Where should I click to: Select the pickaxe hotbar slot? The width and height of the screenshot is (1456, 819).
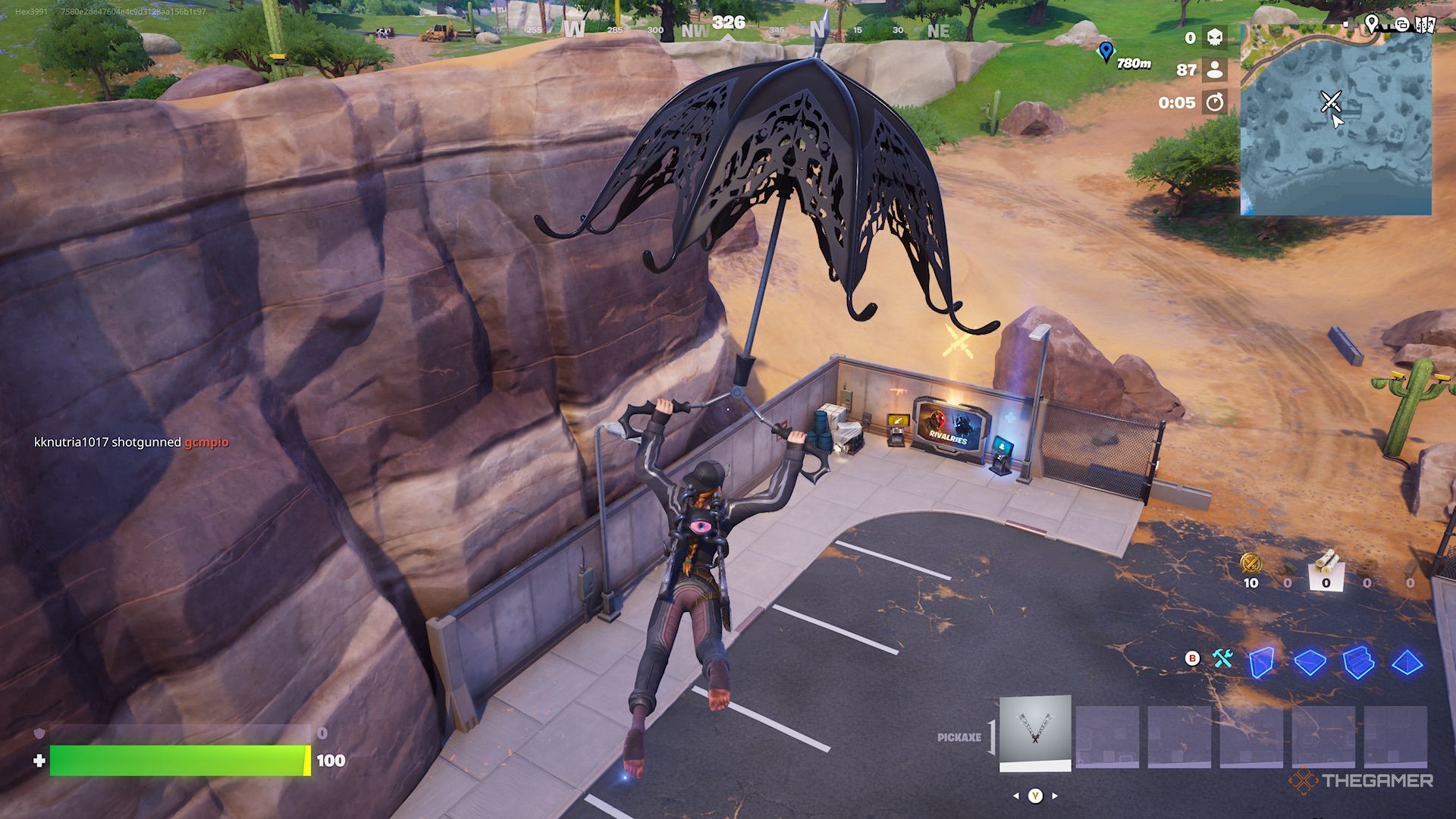[1034, 733]
